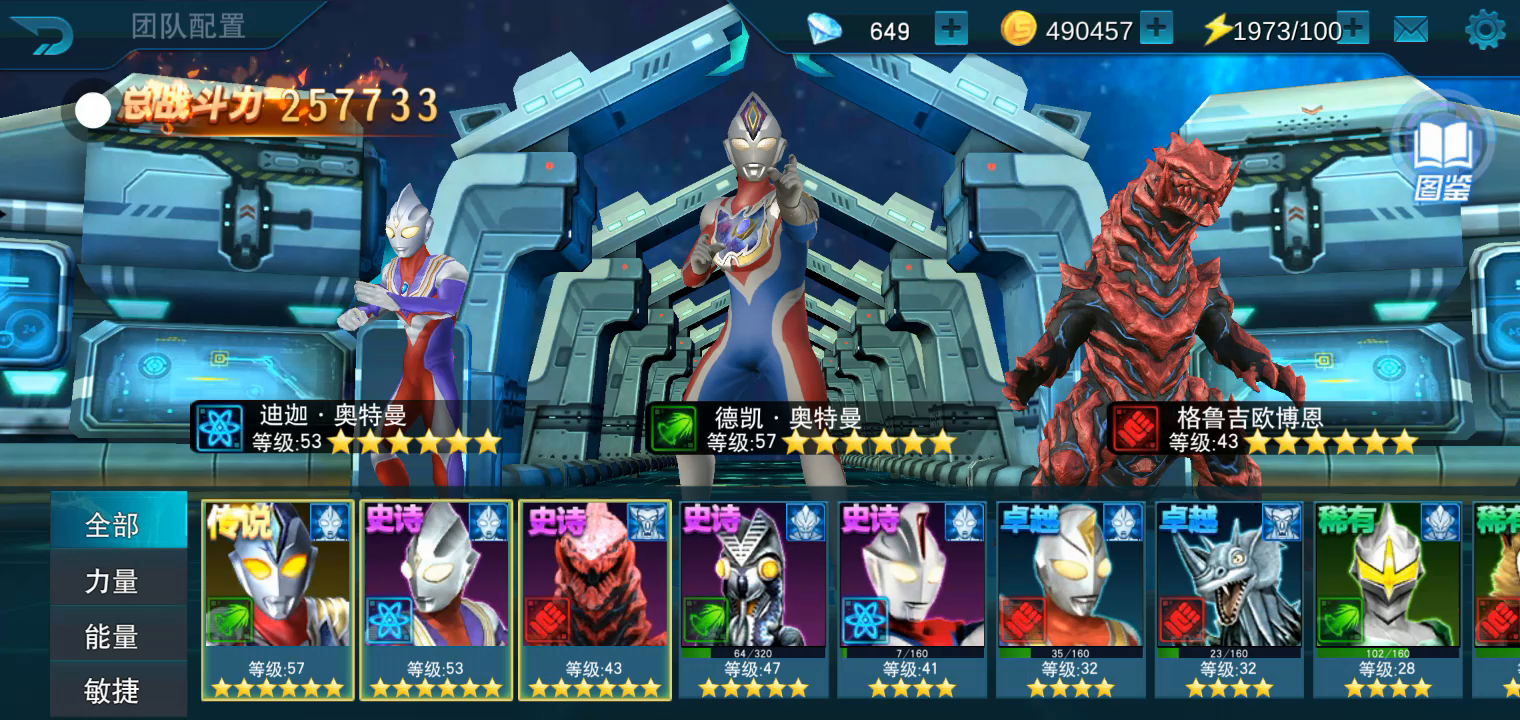
Task: Select team member 德凯·奥特曼 name plate
Action: pos(800,429)
